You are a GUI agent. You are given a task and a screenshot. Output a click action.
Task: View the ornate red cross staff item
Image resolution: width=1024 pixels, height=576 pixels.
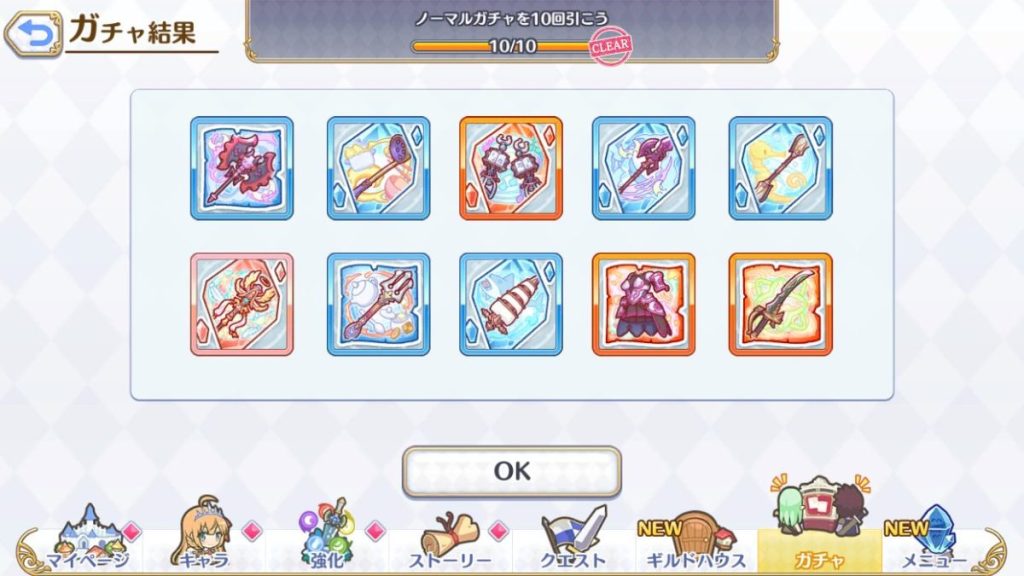click(242, 304)
